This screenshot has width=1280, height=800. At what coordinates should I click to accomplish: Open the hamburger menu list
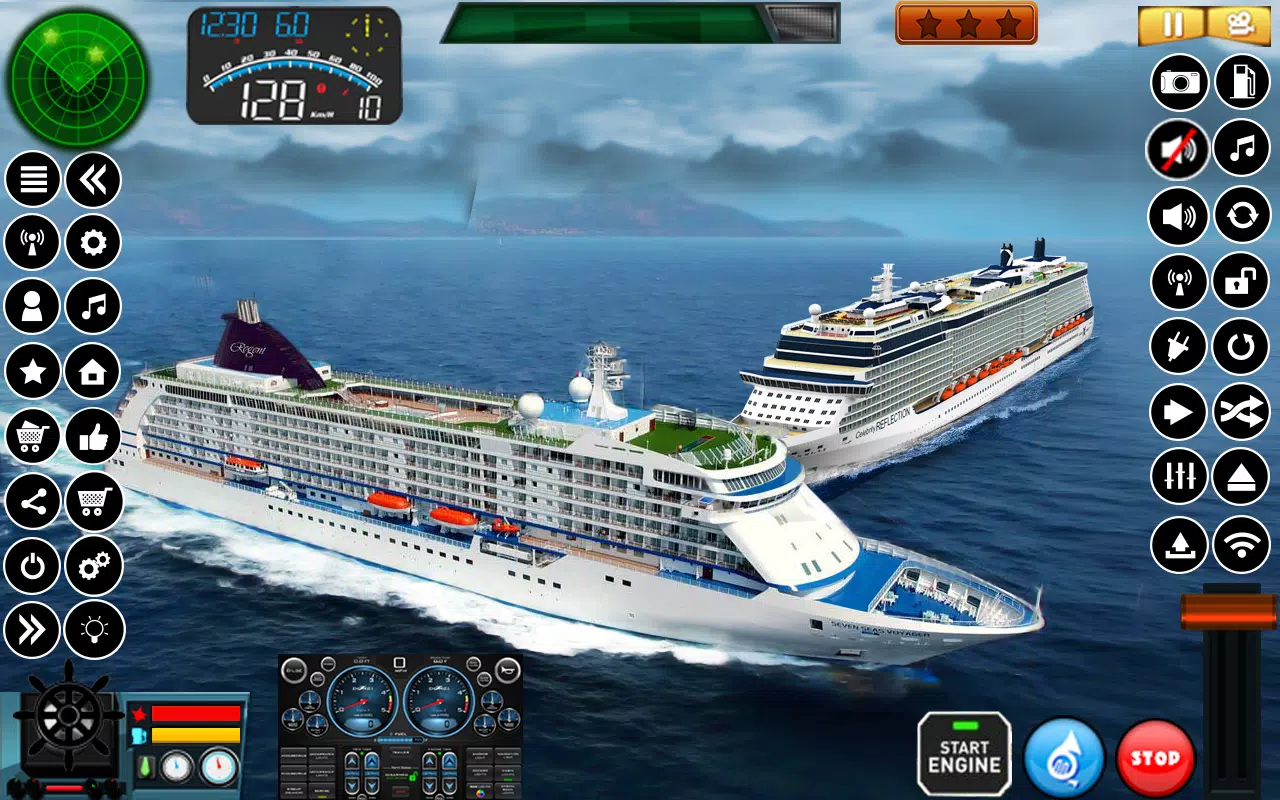click(32, 178)
